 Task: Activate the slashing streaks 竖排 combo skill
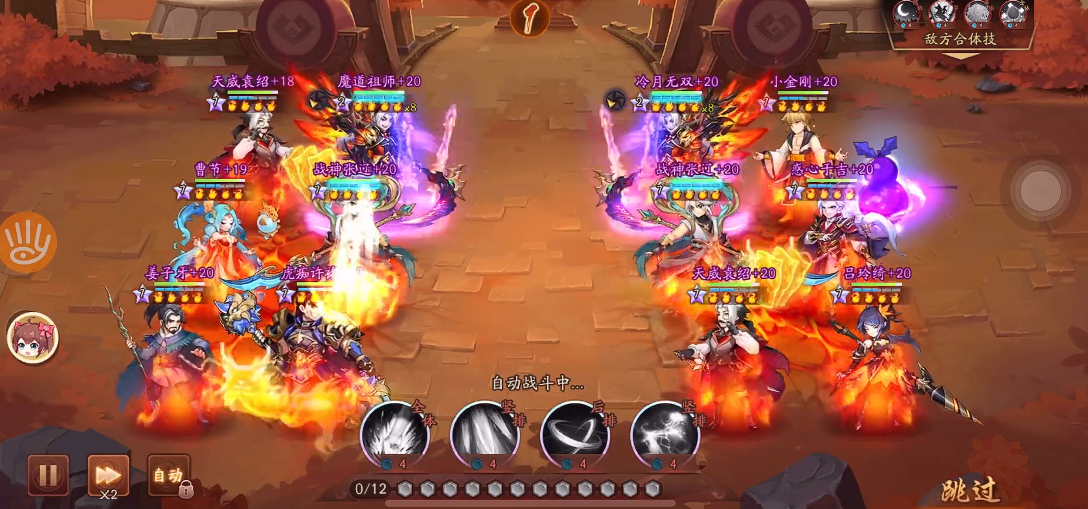click(x=484, y=435)
